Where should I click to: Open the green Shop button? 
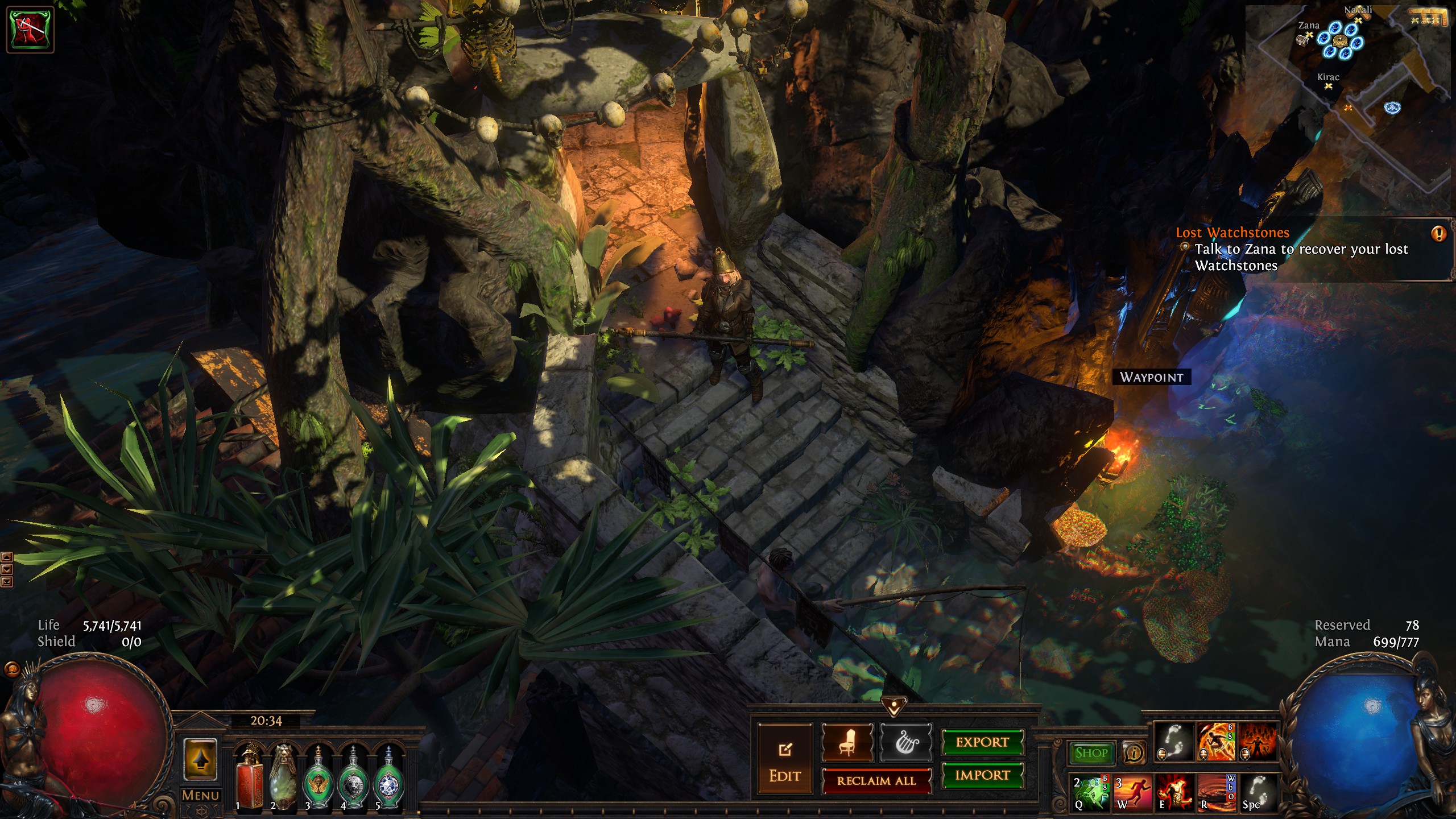click(x=1091, y=753)
